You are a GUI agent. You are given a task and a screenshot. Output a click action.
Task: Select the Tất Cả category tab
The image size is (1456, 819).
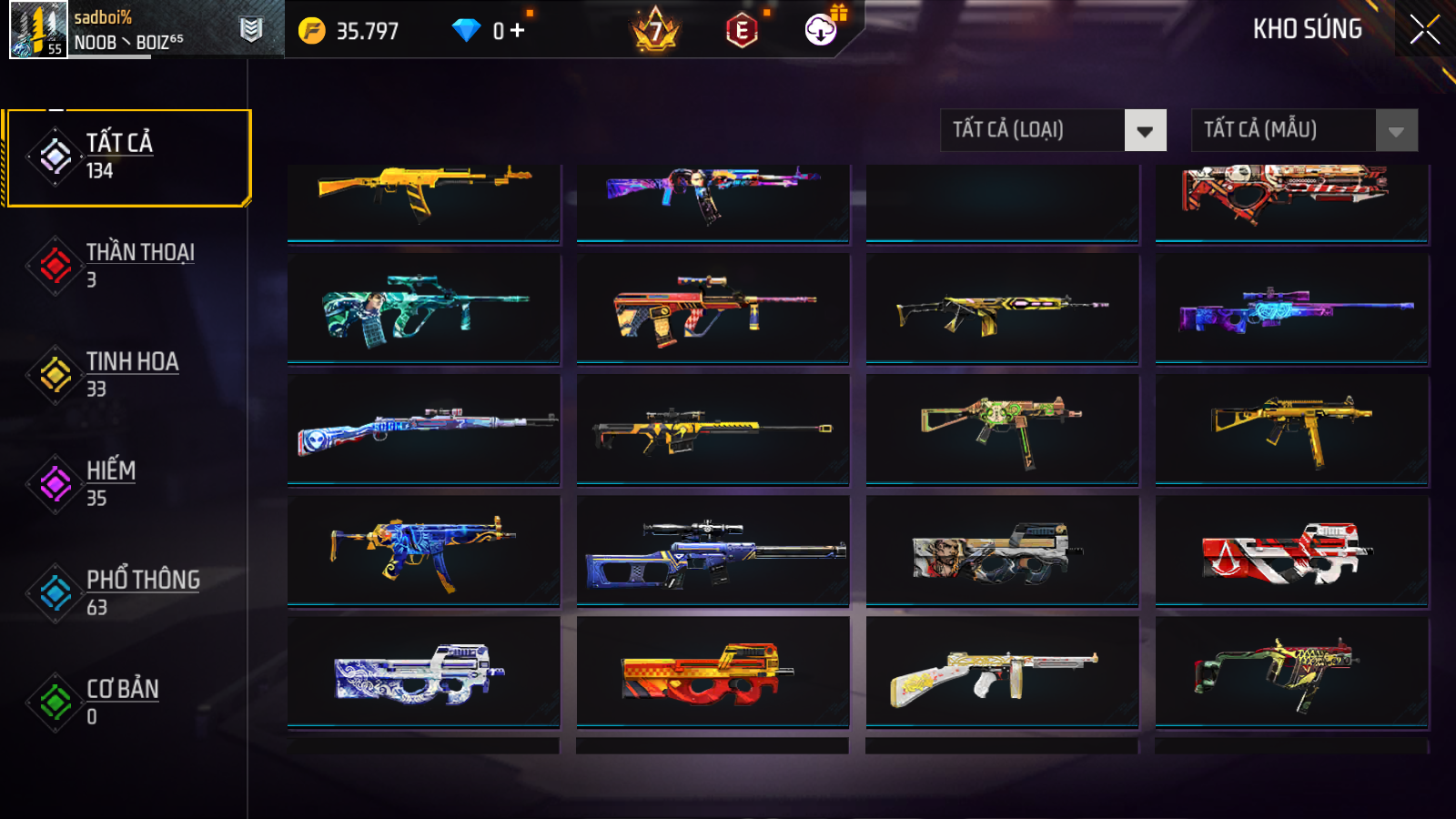(127, 157)
